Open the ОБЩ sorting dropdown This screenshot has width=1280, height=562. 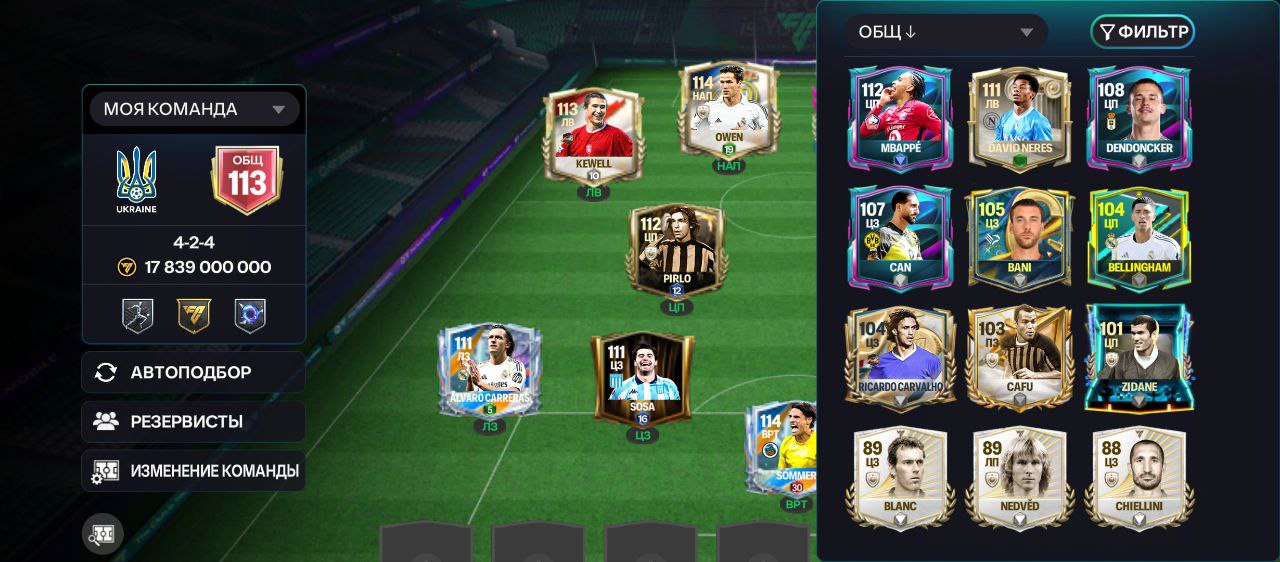click(945, 32)
